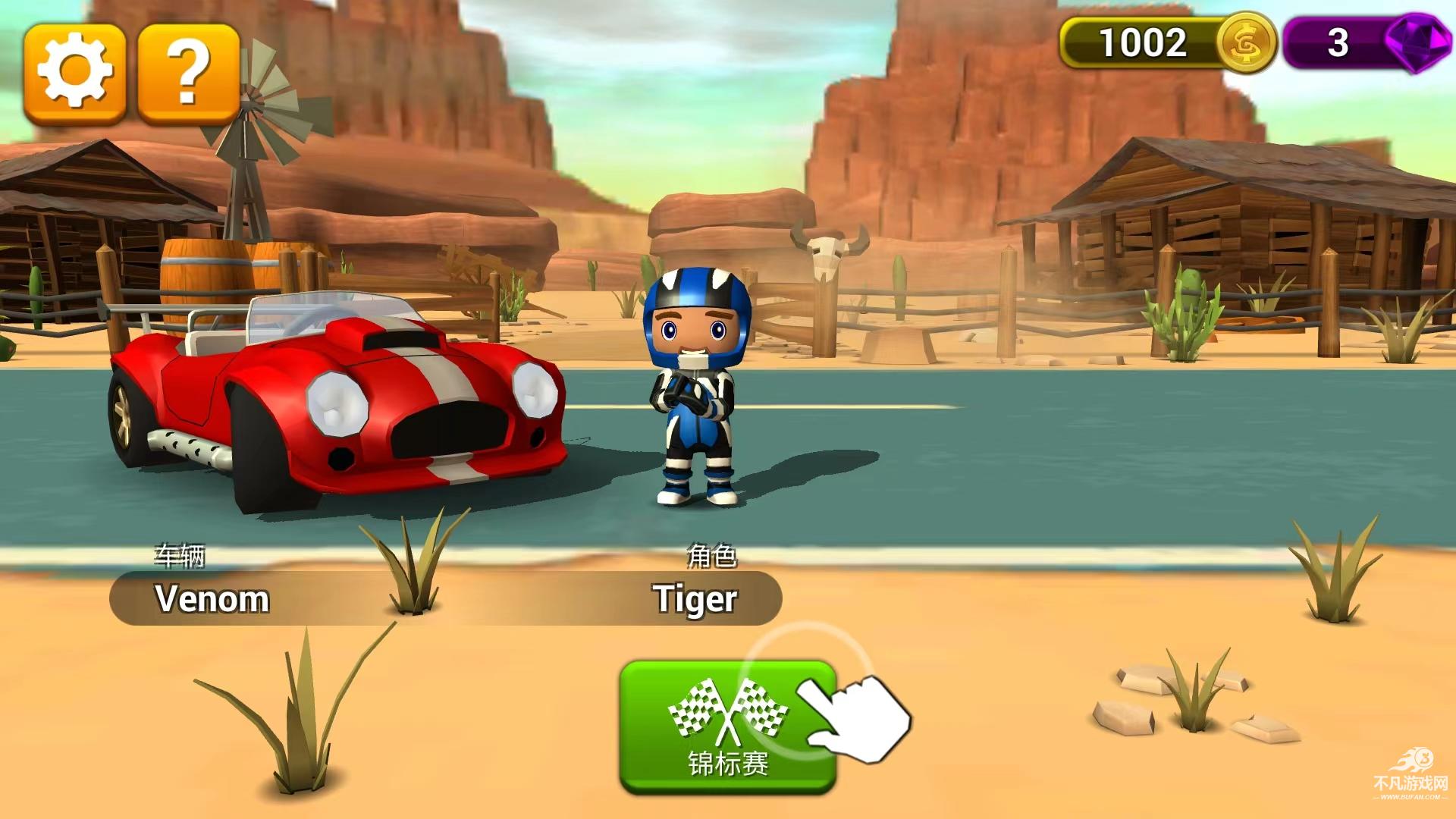
Task: Open the question mark help screen
Action: coord(189,74)
